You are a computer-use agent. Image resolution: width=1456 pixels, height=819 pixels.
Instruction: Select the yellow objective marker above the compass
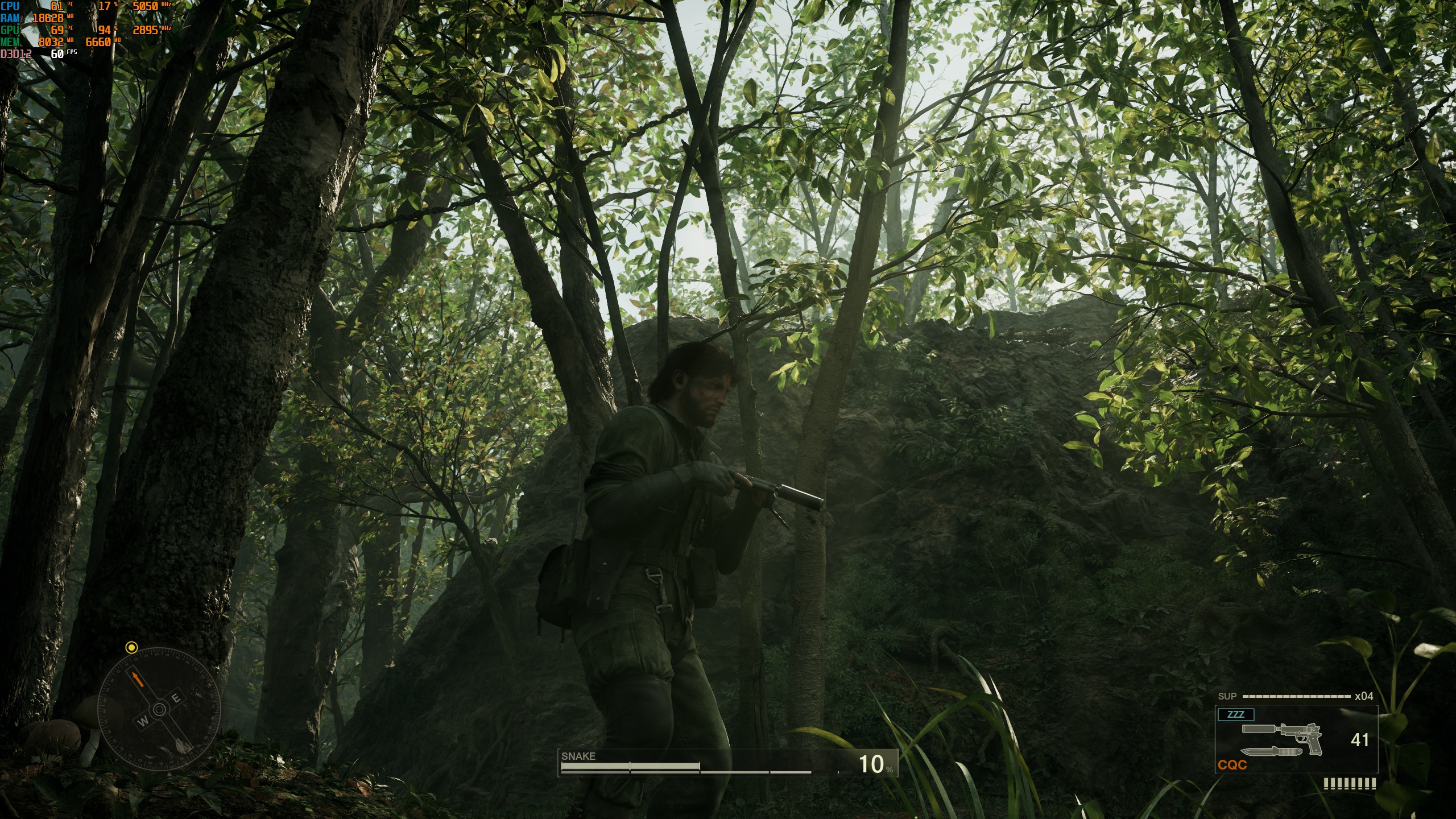point(131,647)
